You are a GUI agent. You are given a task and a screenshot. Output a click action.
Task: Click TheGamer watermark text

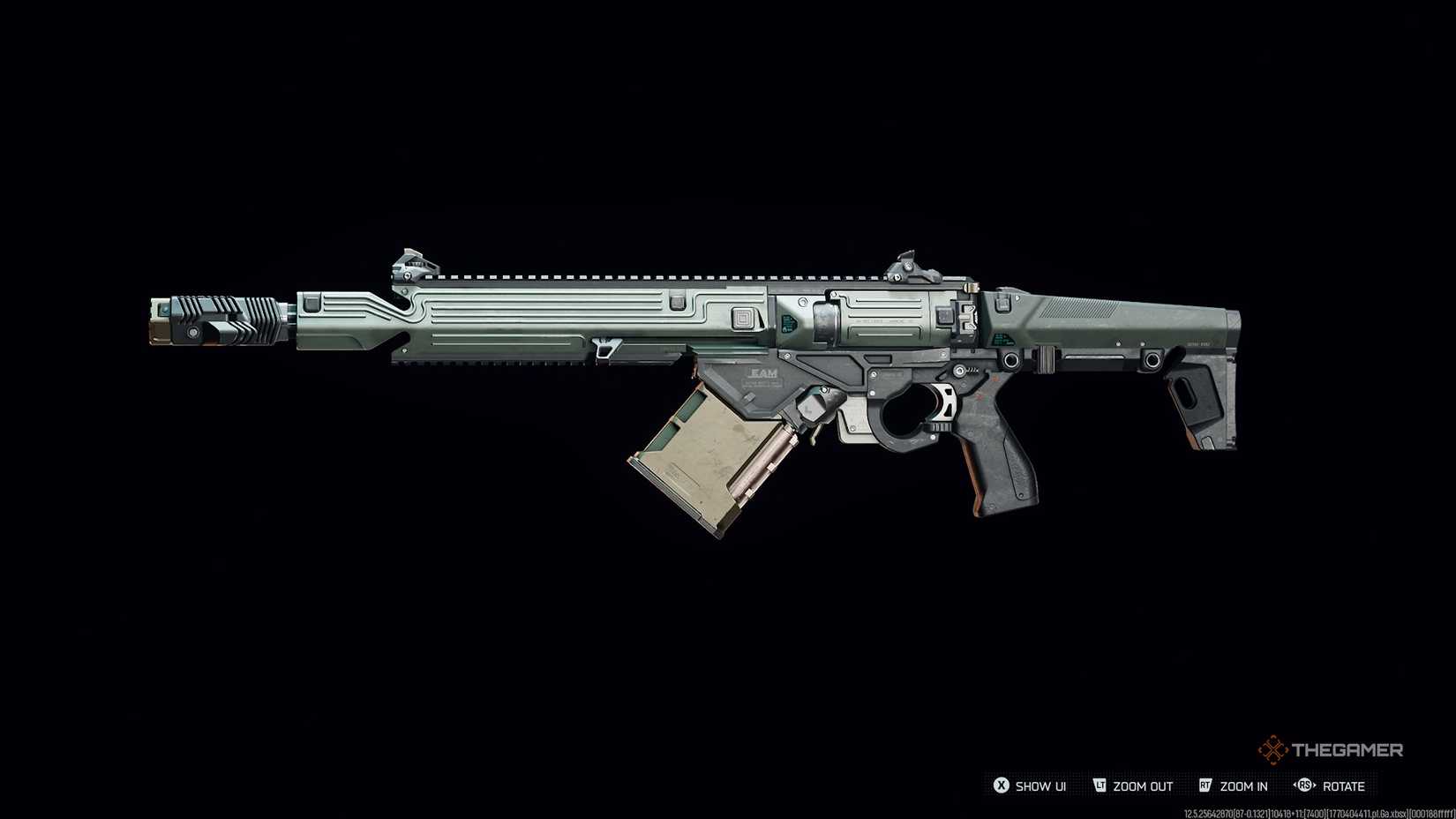tap(1347, 748)
